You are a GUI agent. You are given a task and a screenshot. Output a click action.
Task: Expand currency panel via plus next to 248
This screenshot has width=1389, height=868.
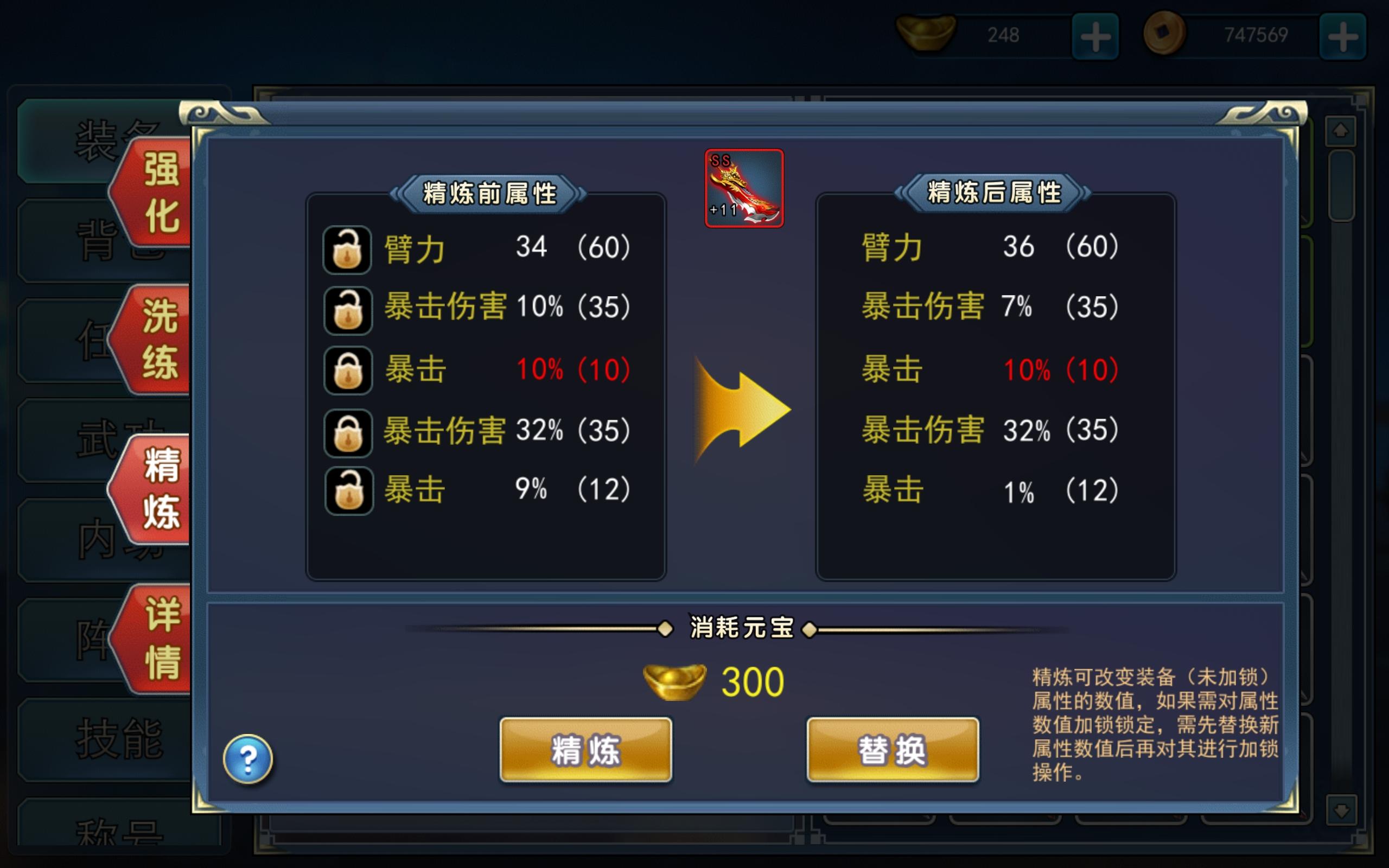tap(1095, 36)
